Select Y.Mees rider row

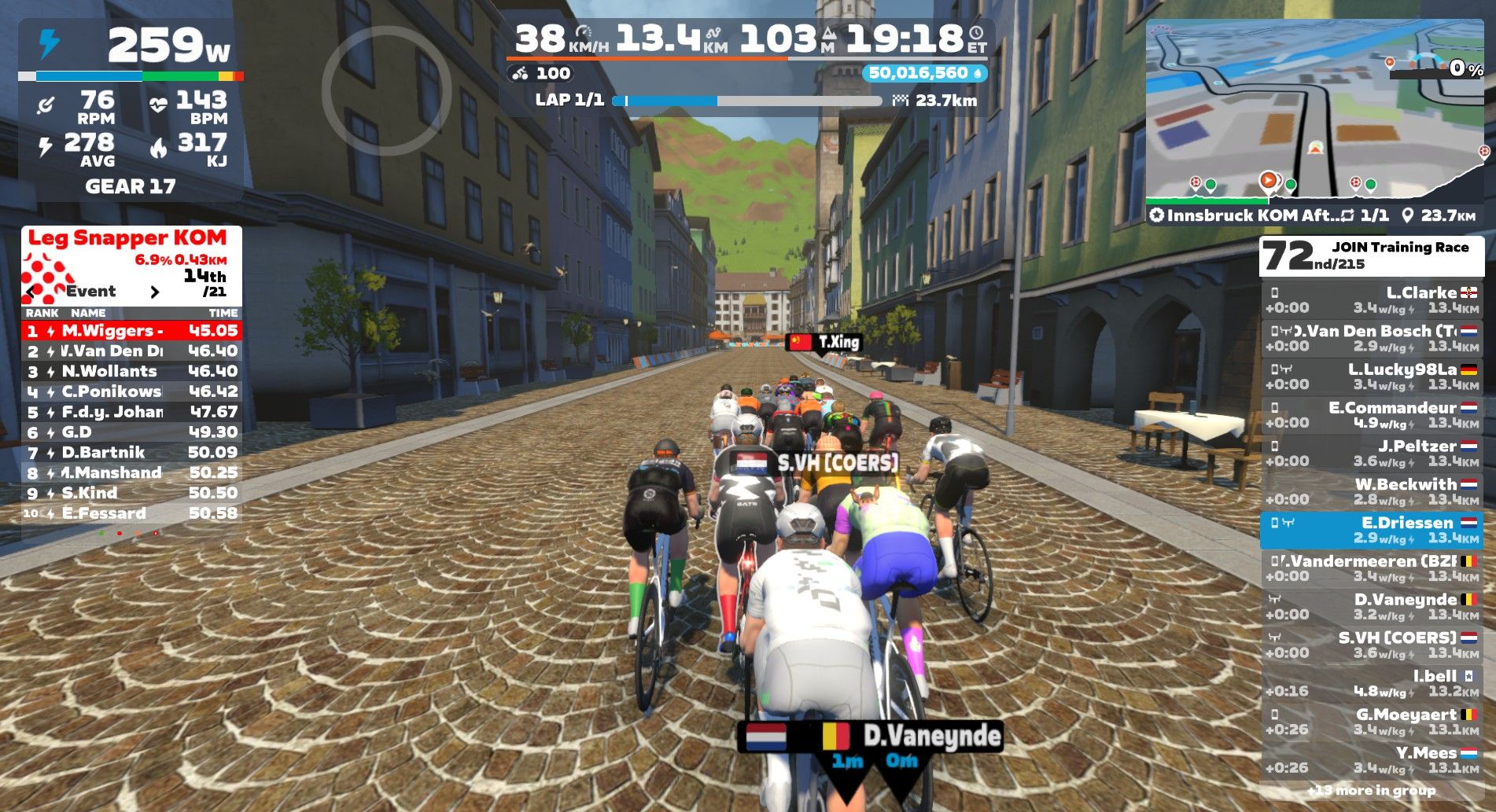pyautogui.click(x=1372, y=760)
